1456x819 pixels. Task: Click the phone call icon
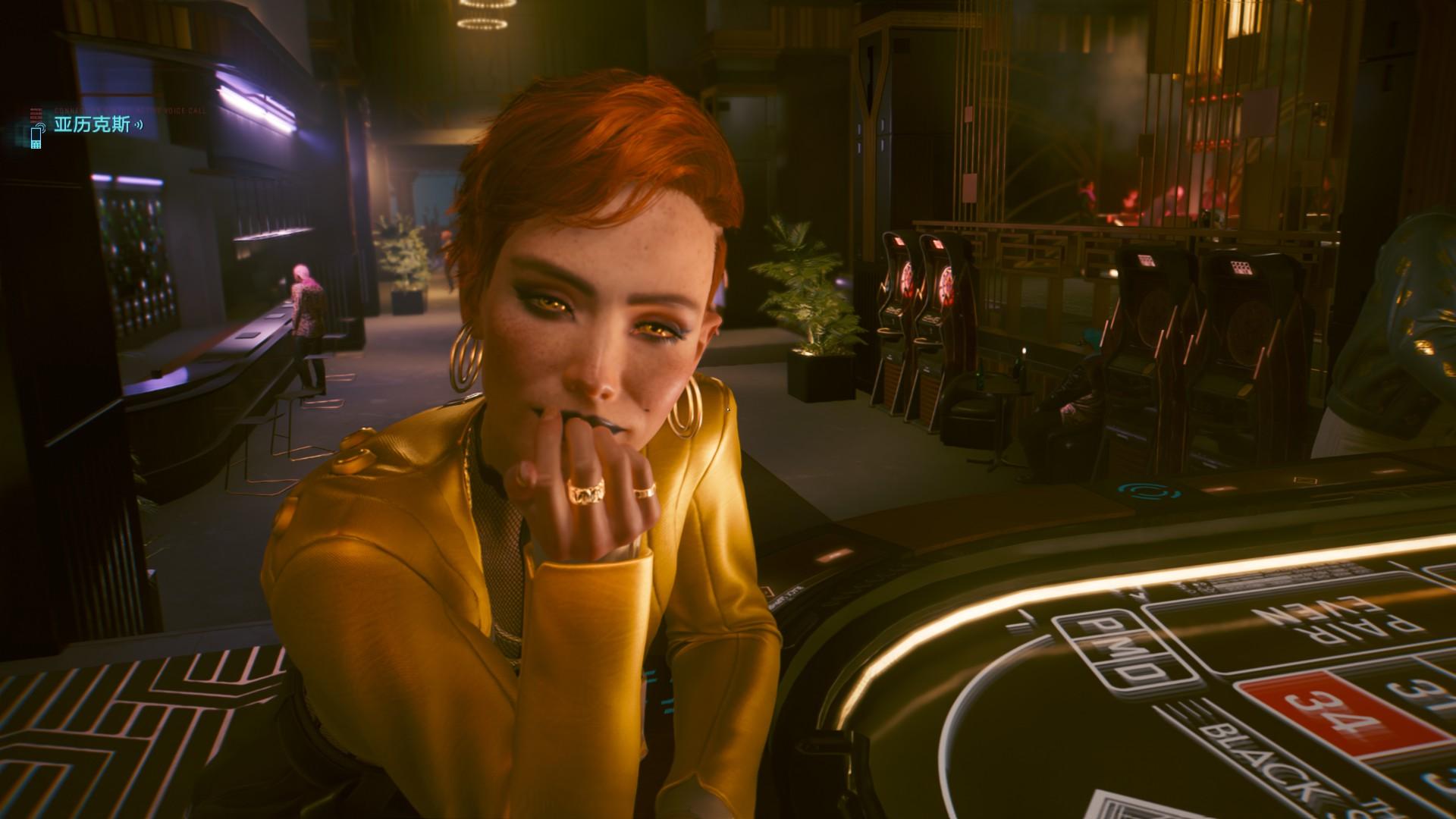36,136
